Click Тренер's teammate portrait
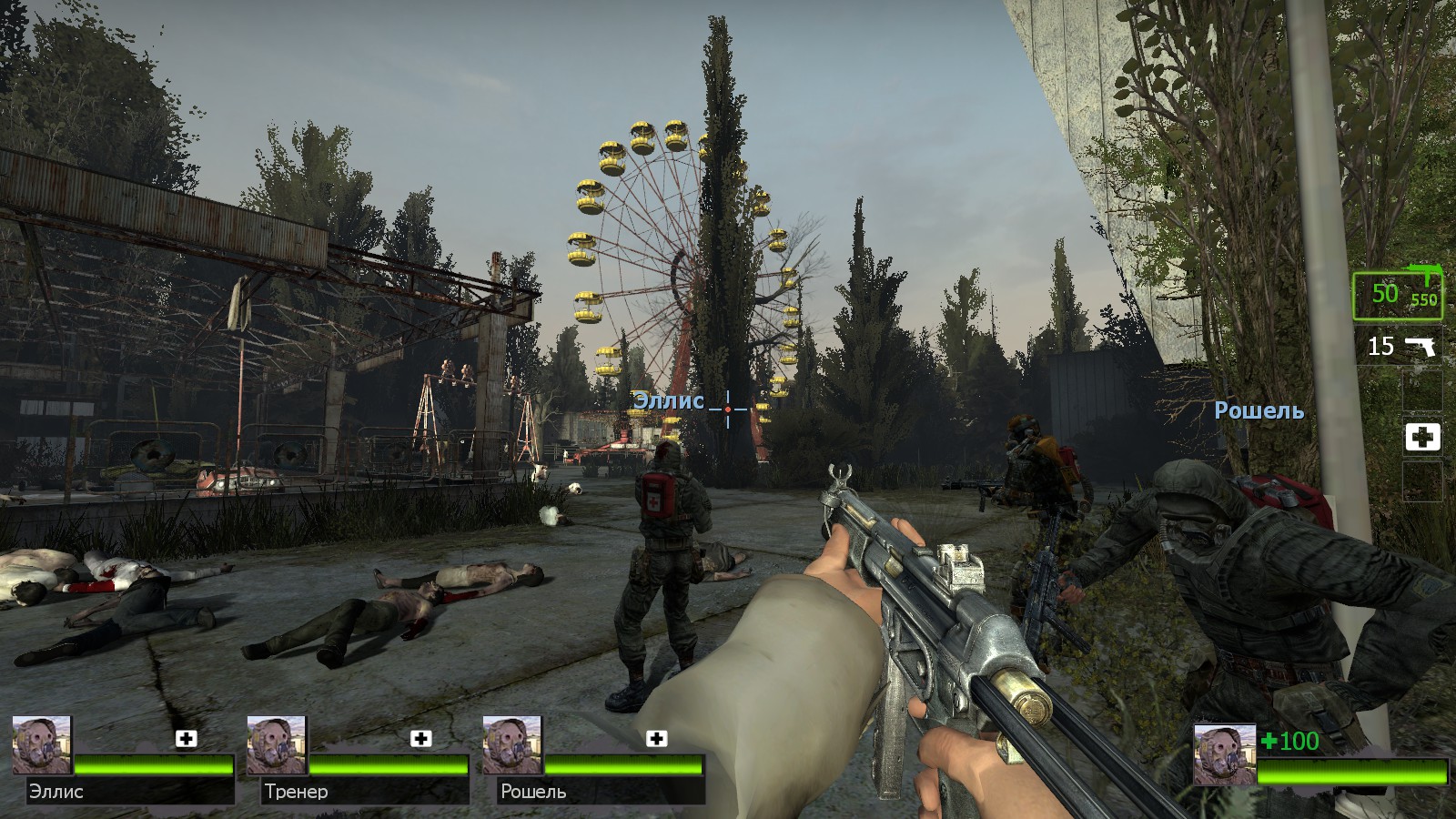1456x819 pixels. click(x=277, y=745)
